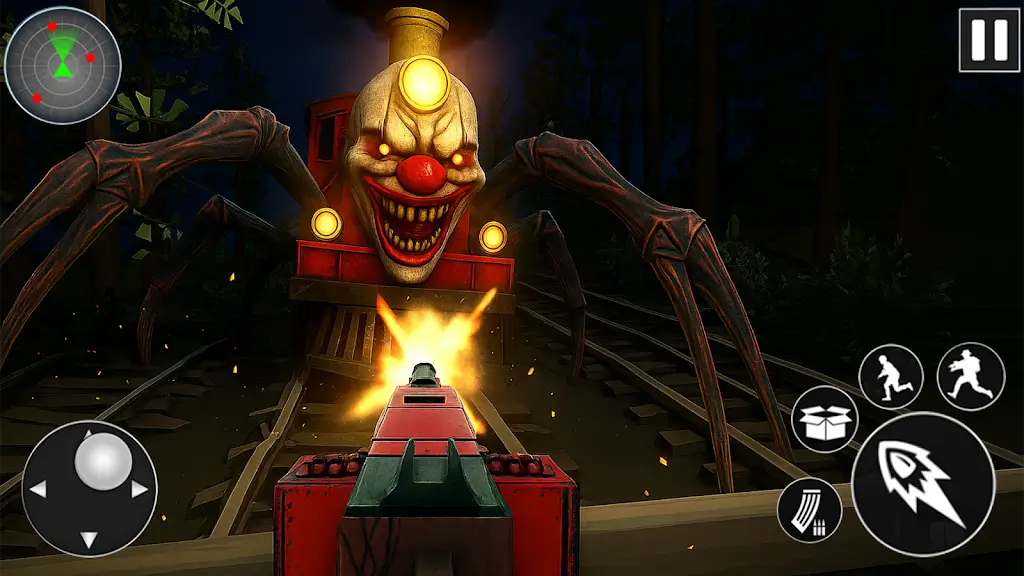1024x576 pixels.
Task: Pause the game with the pause button
Action: pyautogui.click(x=989, y=40)
